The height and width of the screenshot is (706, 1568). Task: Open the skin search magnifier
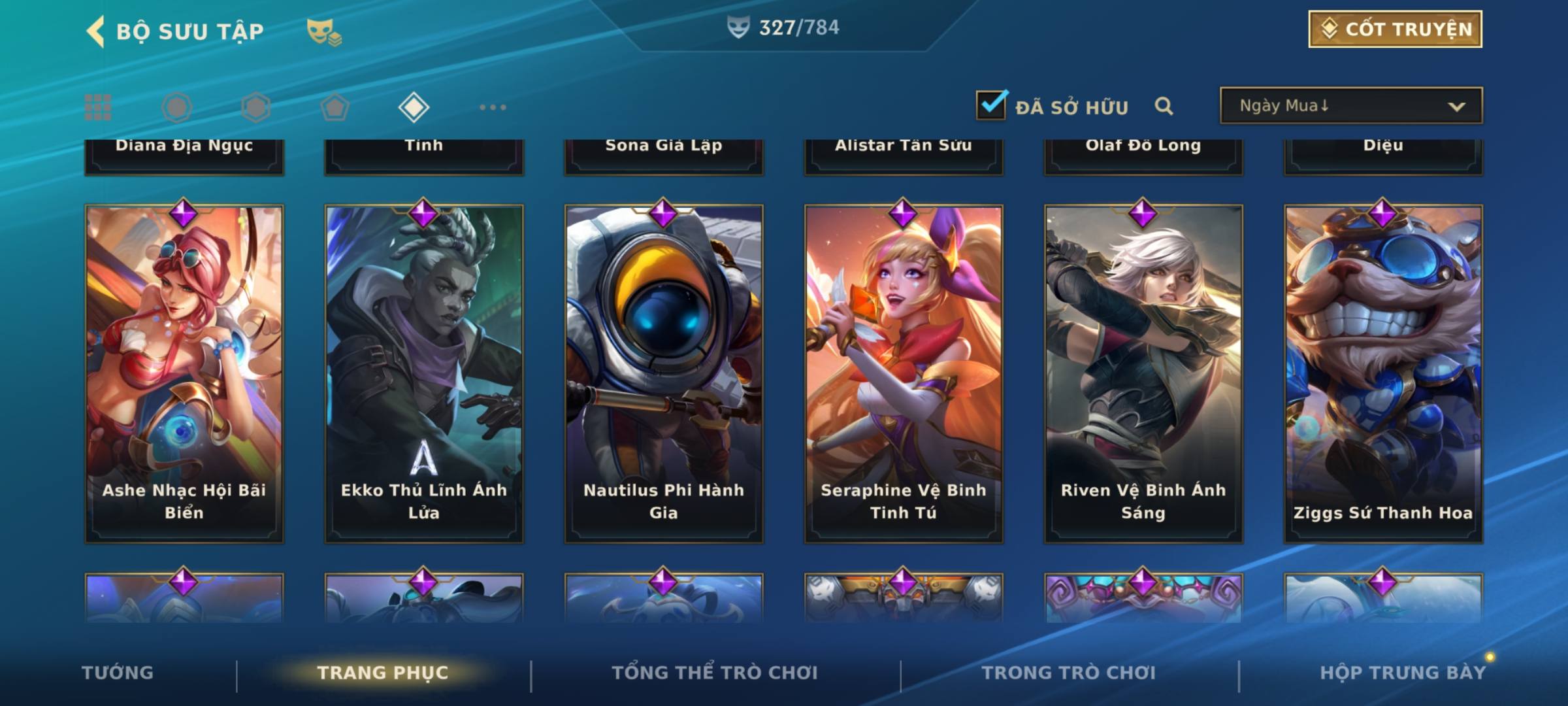(1164, 106)
